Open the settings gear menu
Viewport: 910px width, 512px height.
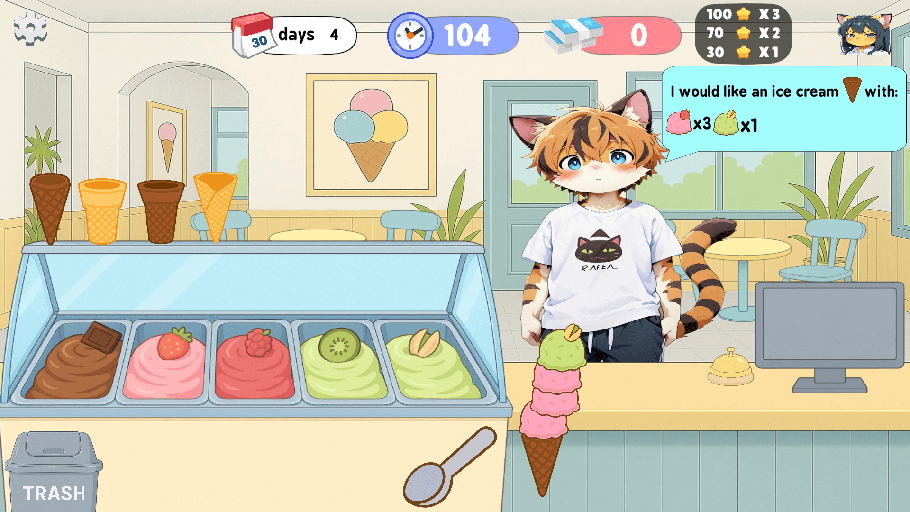30,30
